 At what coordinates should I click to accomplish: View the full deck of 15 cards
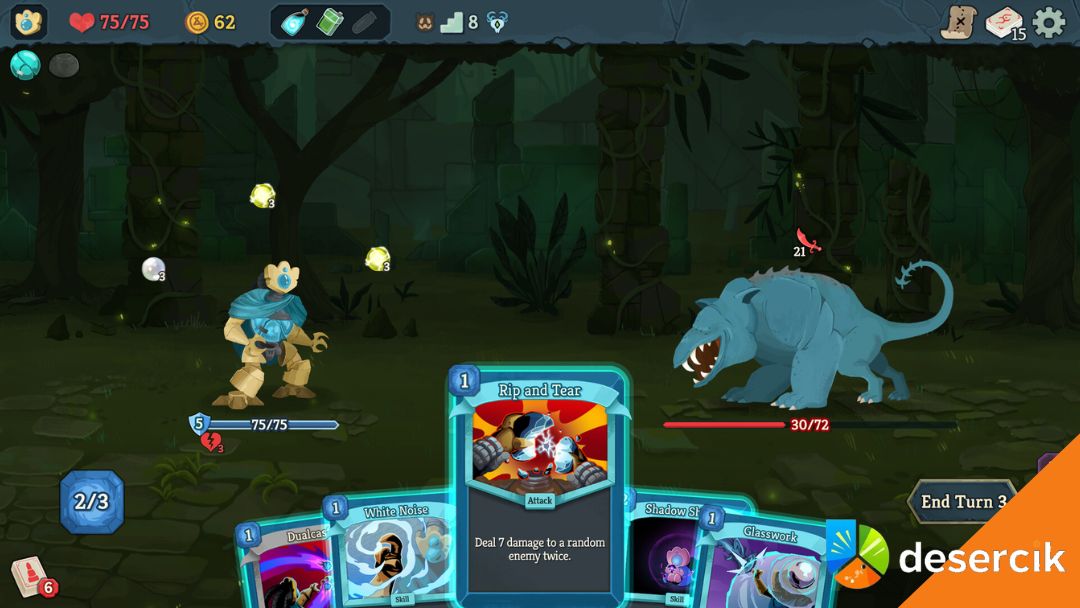[1004, 23]
